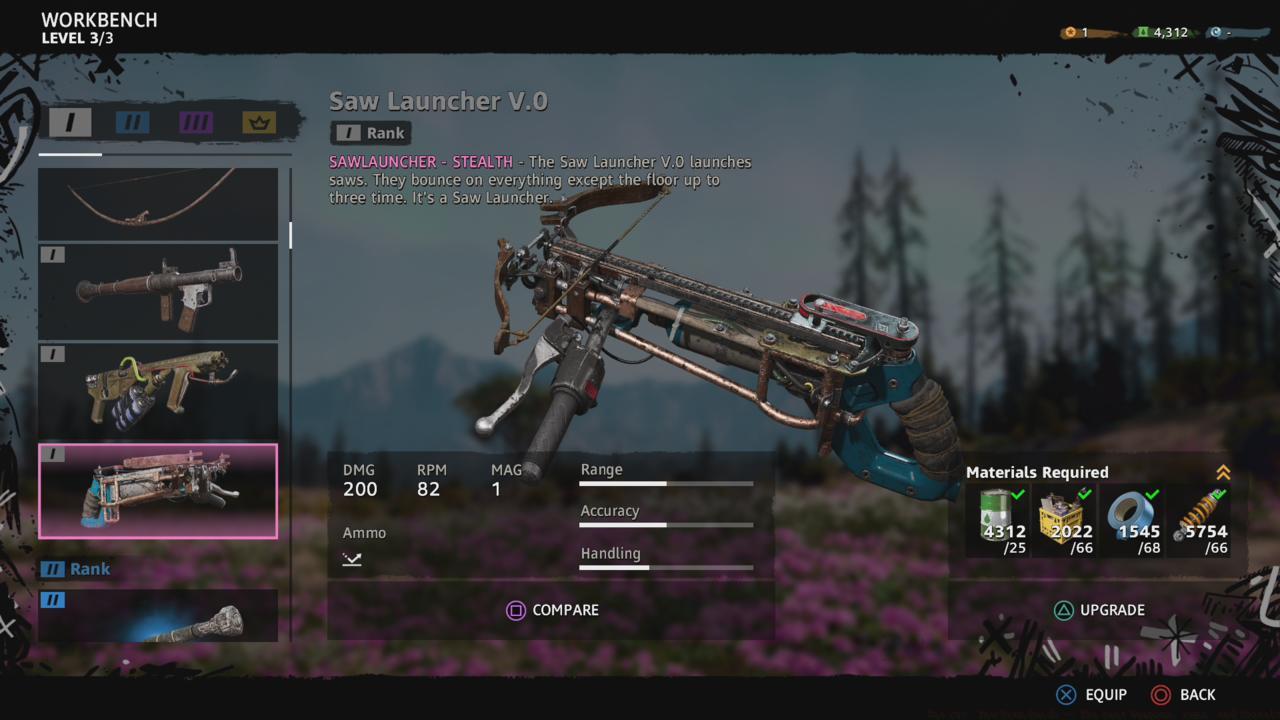This screenshot has width=1280, height=720.
Task: Select the gold perk points icon
Action: pos(1069,31)
